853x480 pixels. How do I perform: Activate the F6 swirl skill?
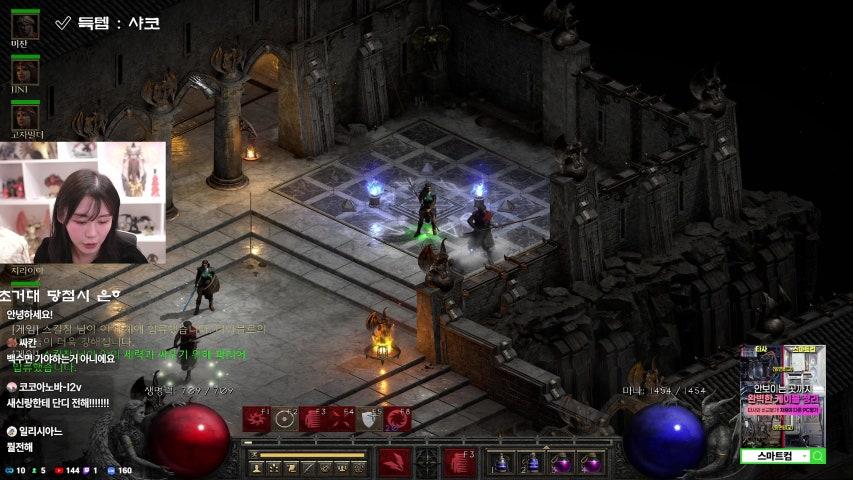[x=398, y=419]
